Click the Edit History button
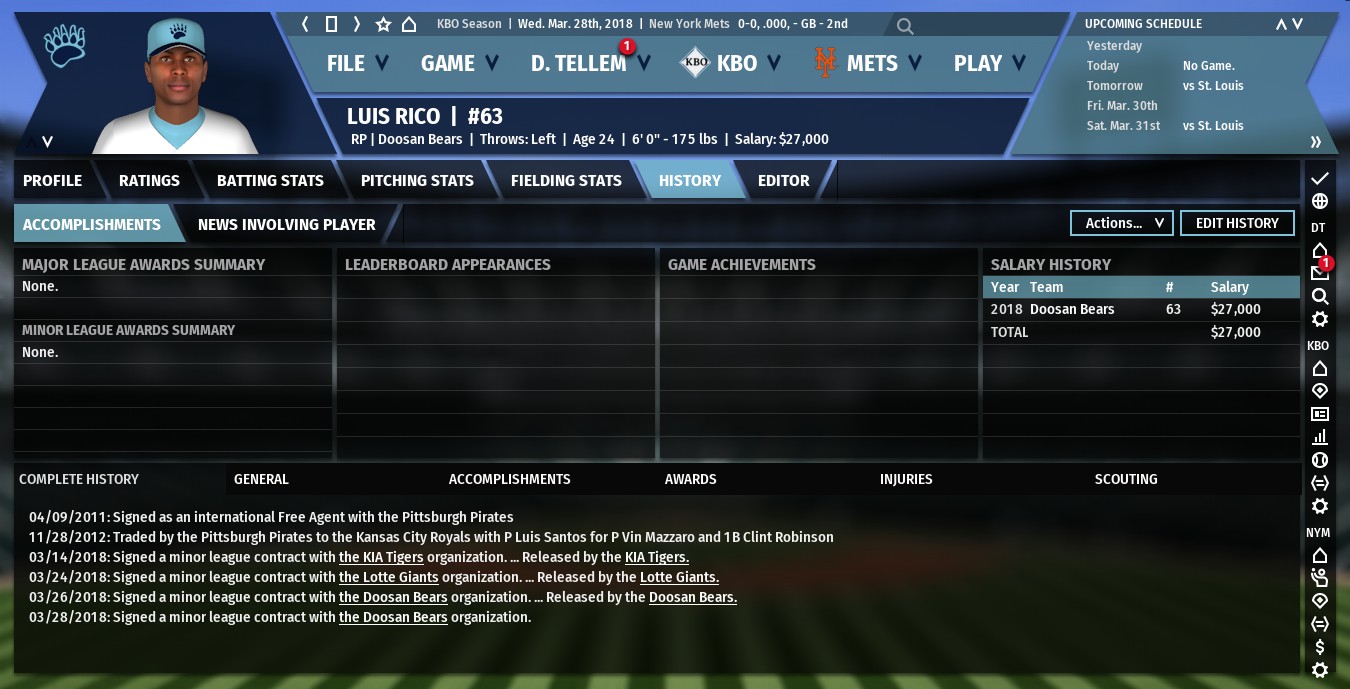 (1237, 223)
